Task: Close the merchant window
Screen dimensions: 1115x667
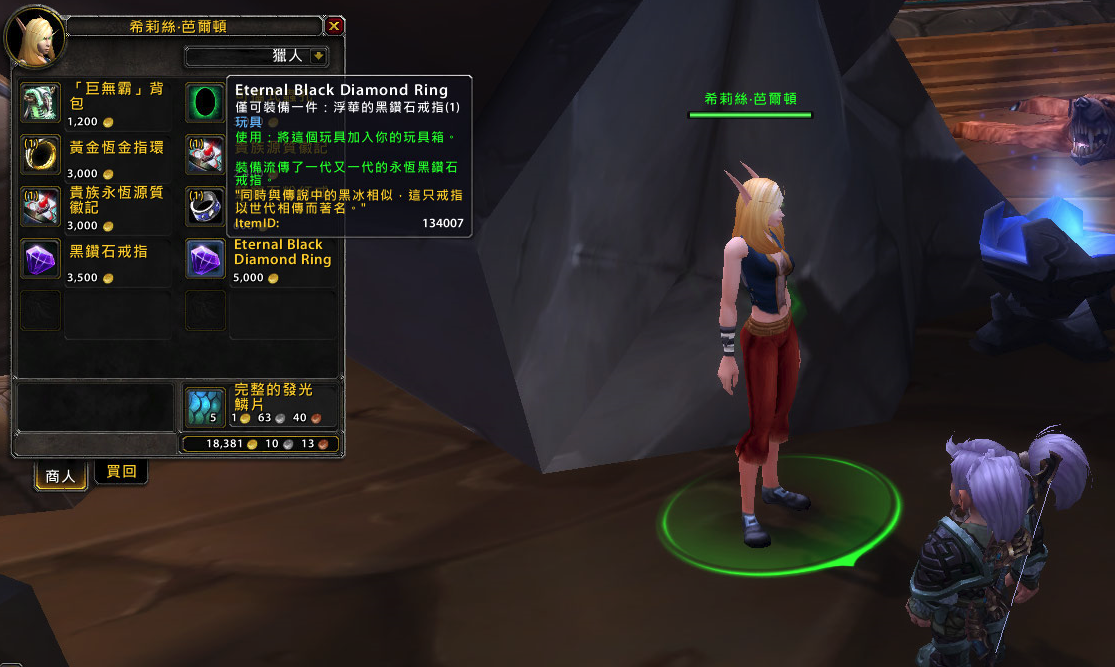Action: pos(334,27)
